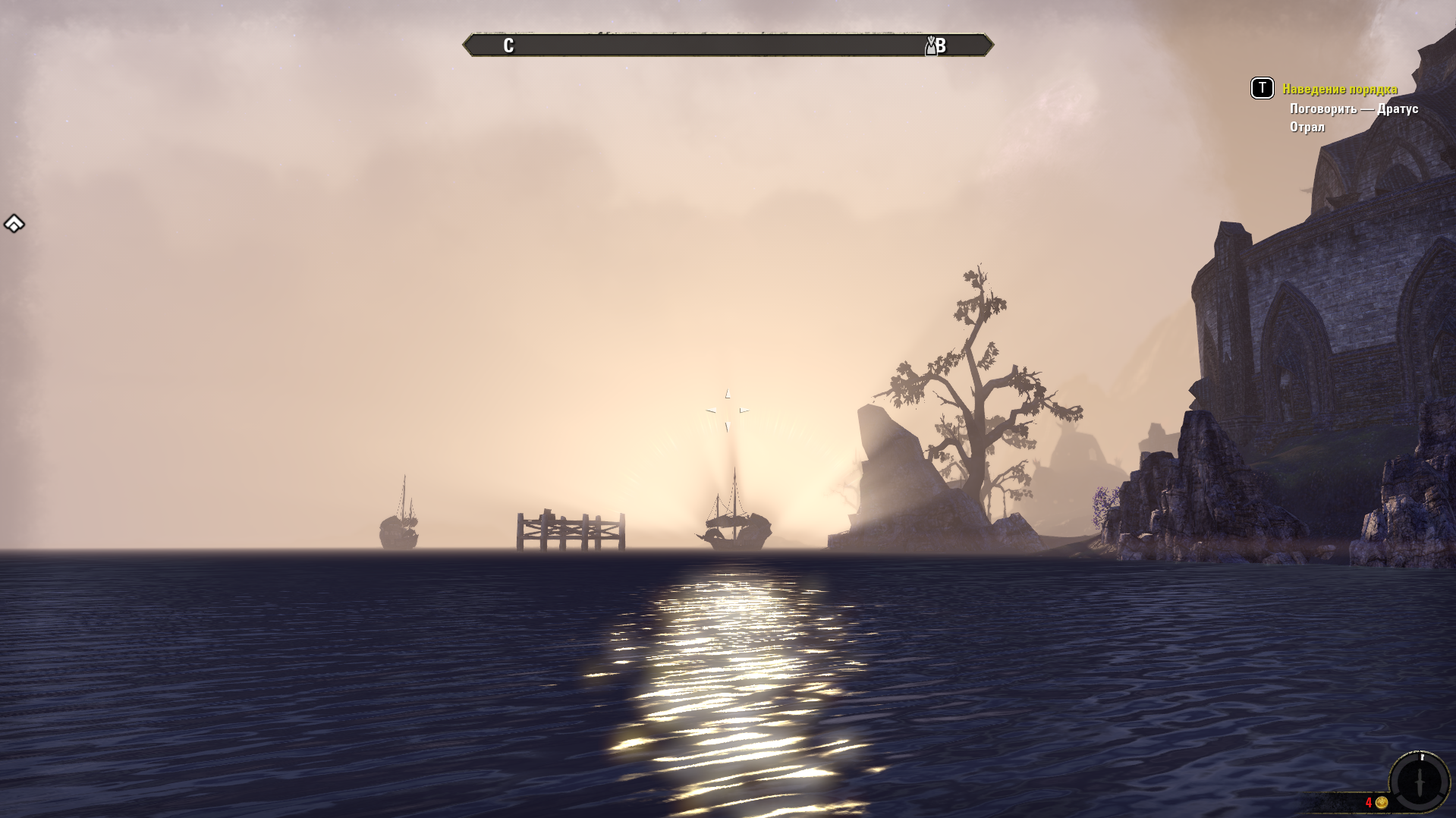1456x818 pixels.
Task: Click the gold coin bounty icon
Action: [1382, 803]
